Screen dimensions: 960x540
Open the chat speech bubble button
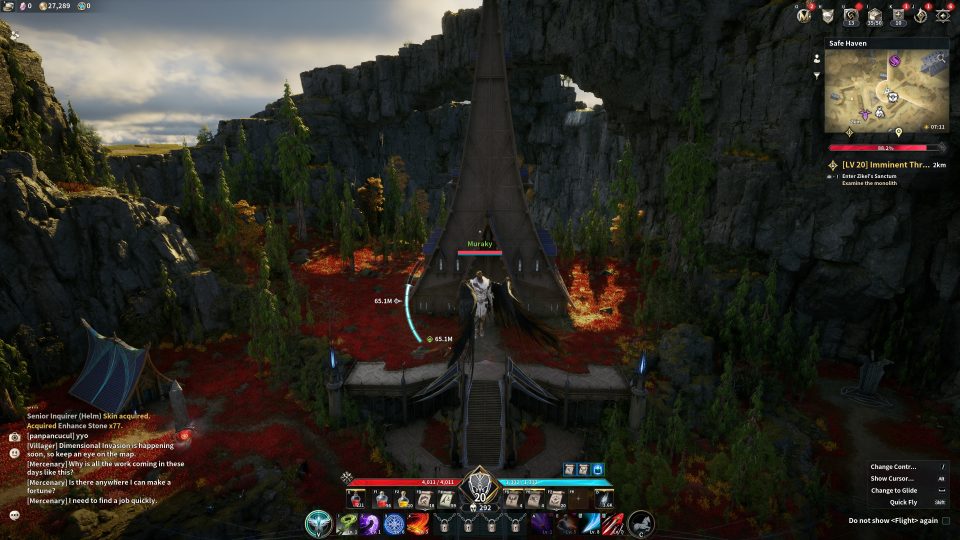(15, 515)
